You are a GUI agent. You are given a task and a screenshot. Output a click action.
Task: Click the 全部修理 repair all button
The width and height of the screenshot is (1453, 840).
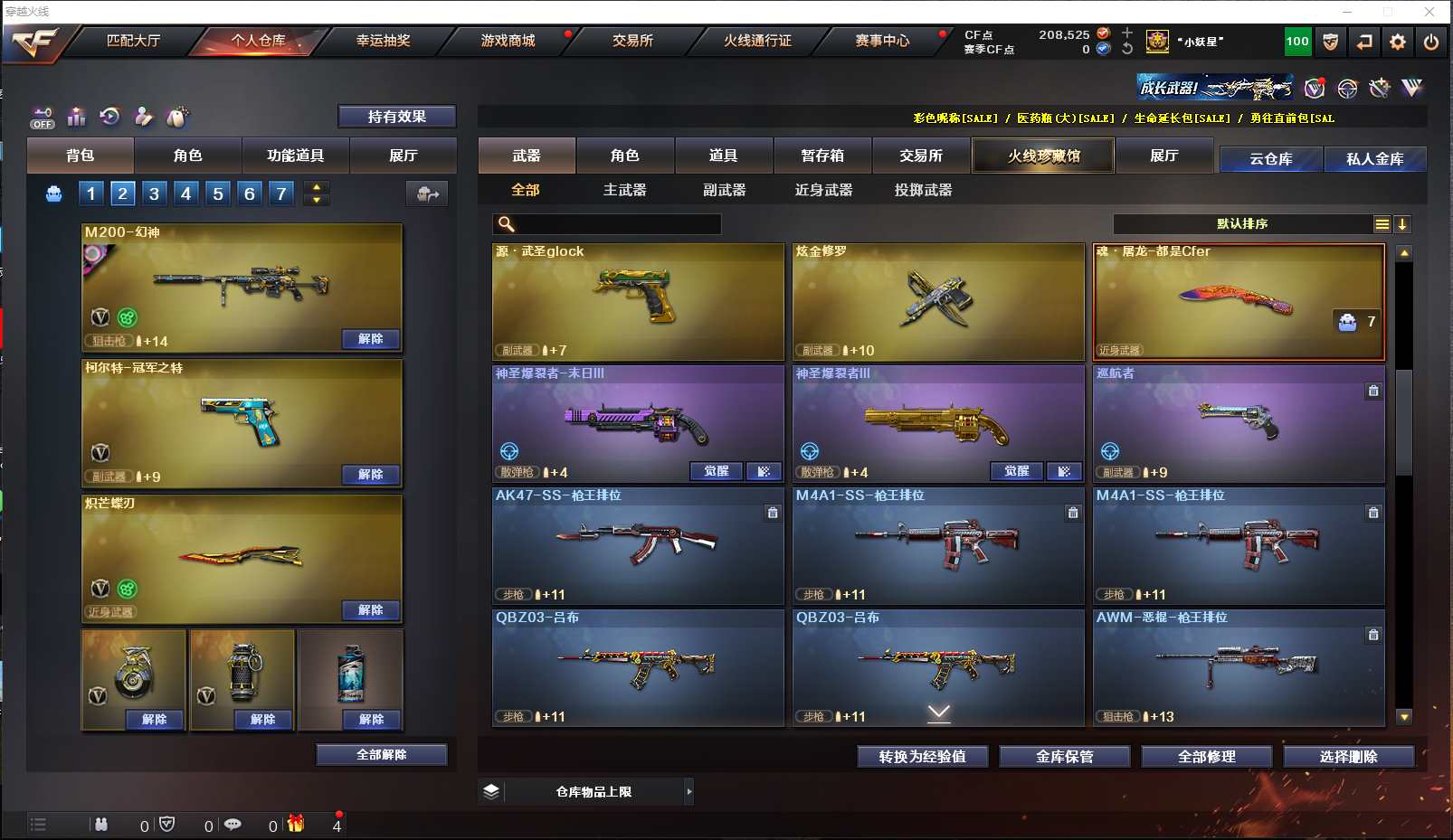tap(1206, 757)
